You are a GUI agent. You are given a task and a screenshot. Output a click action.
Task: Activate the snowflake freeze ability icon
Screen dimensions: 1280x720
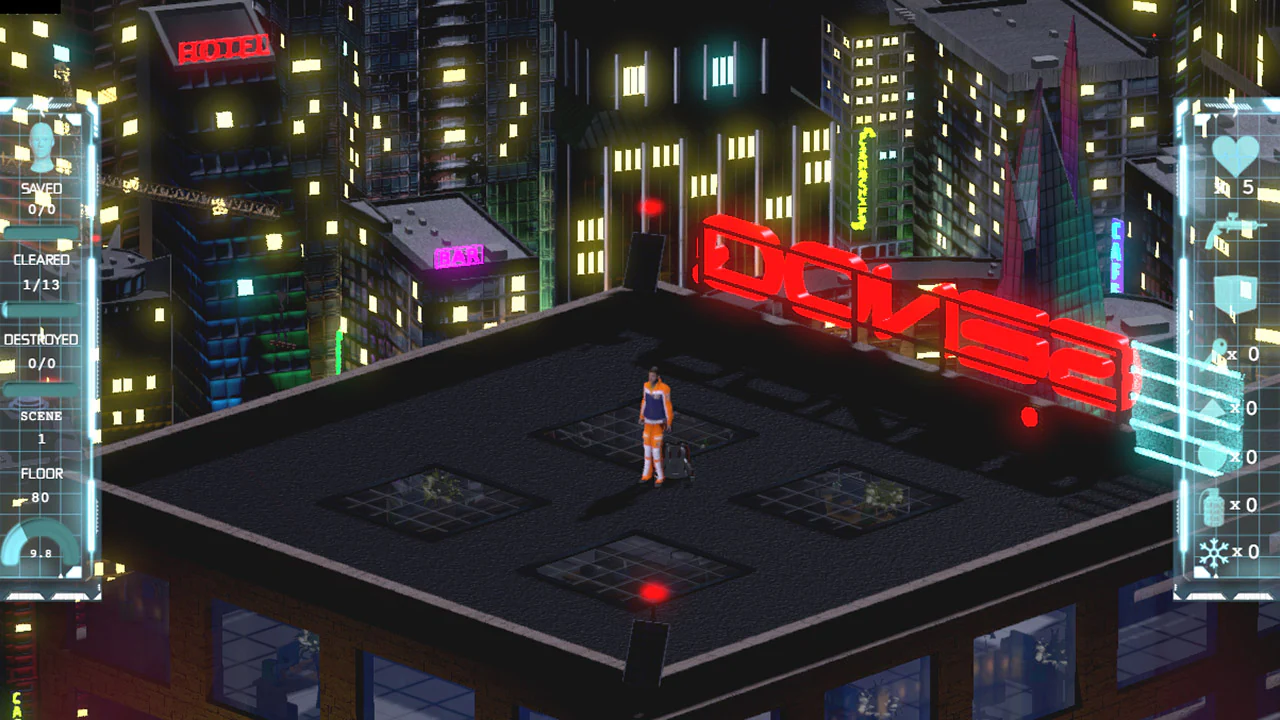click(1212, 552)
